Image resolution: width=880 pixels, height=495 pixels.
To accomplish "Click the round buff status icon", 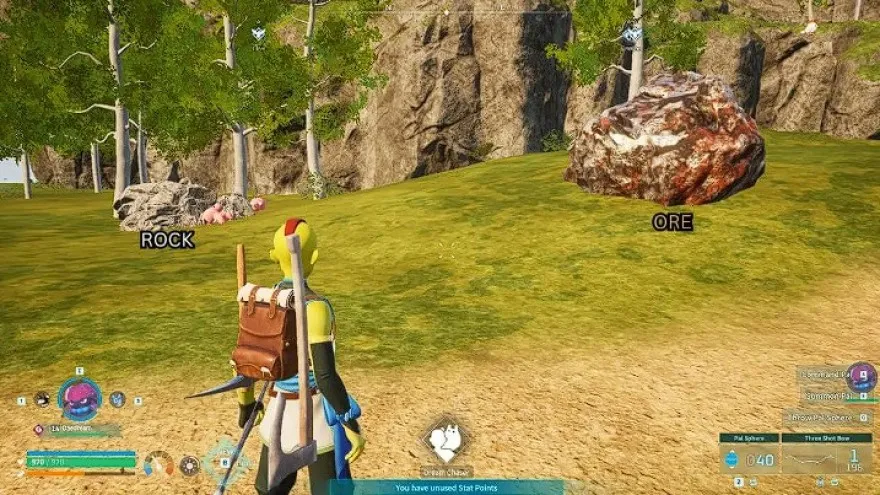I will point(189,465).
